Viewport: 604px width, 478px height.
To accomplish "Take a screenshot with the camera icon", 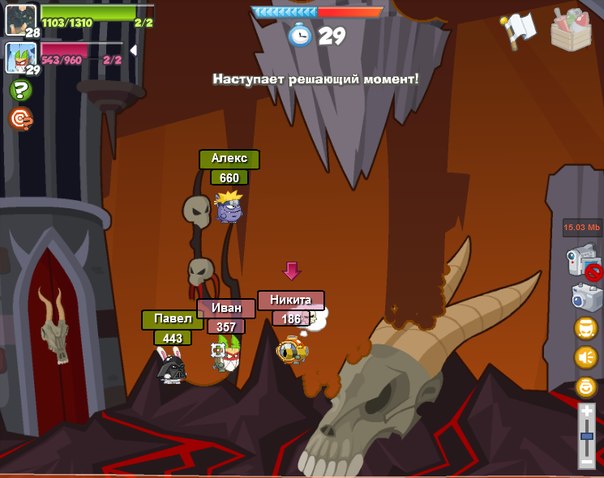I will [585, 296].
